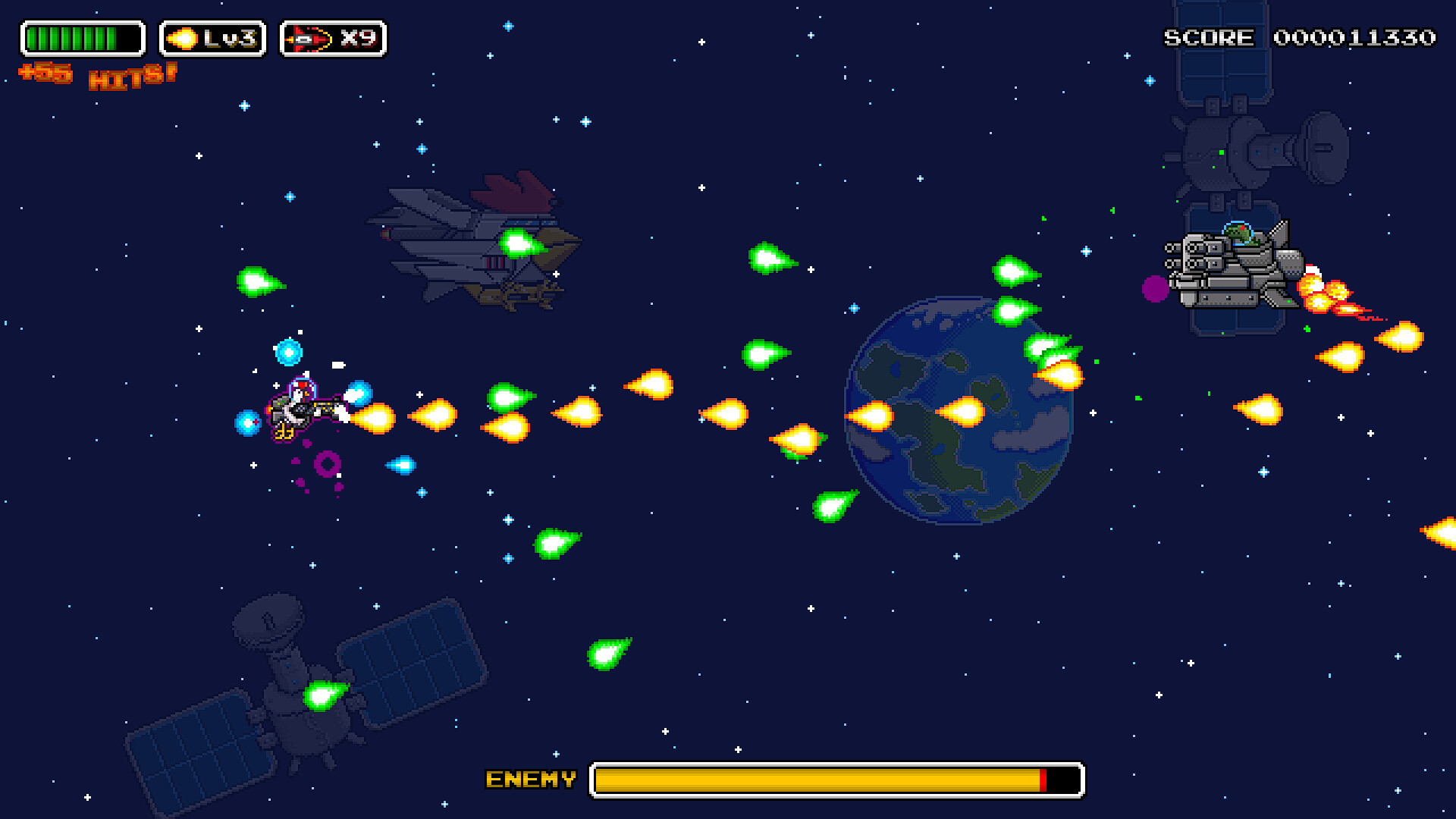Click the satellite dish in the bottom left
The height and width of the screenshot is (819, 1456).
(269, 622)
